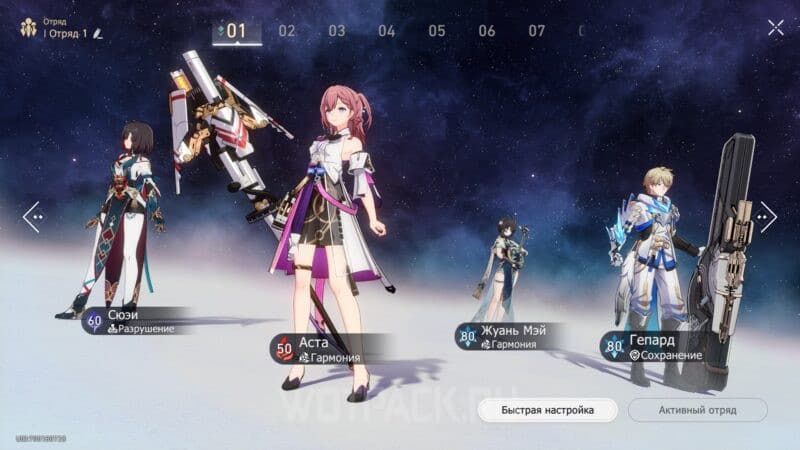The width and height of the screenshot is (800, 450).
Task: Show team tab 07
Action: (x=537, y=31)
